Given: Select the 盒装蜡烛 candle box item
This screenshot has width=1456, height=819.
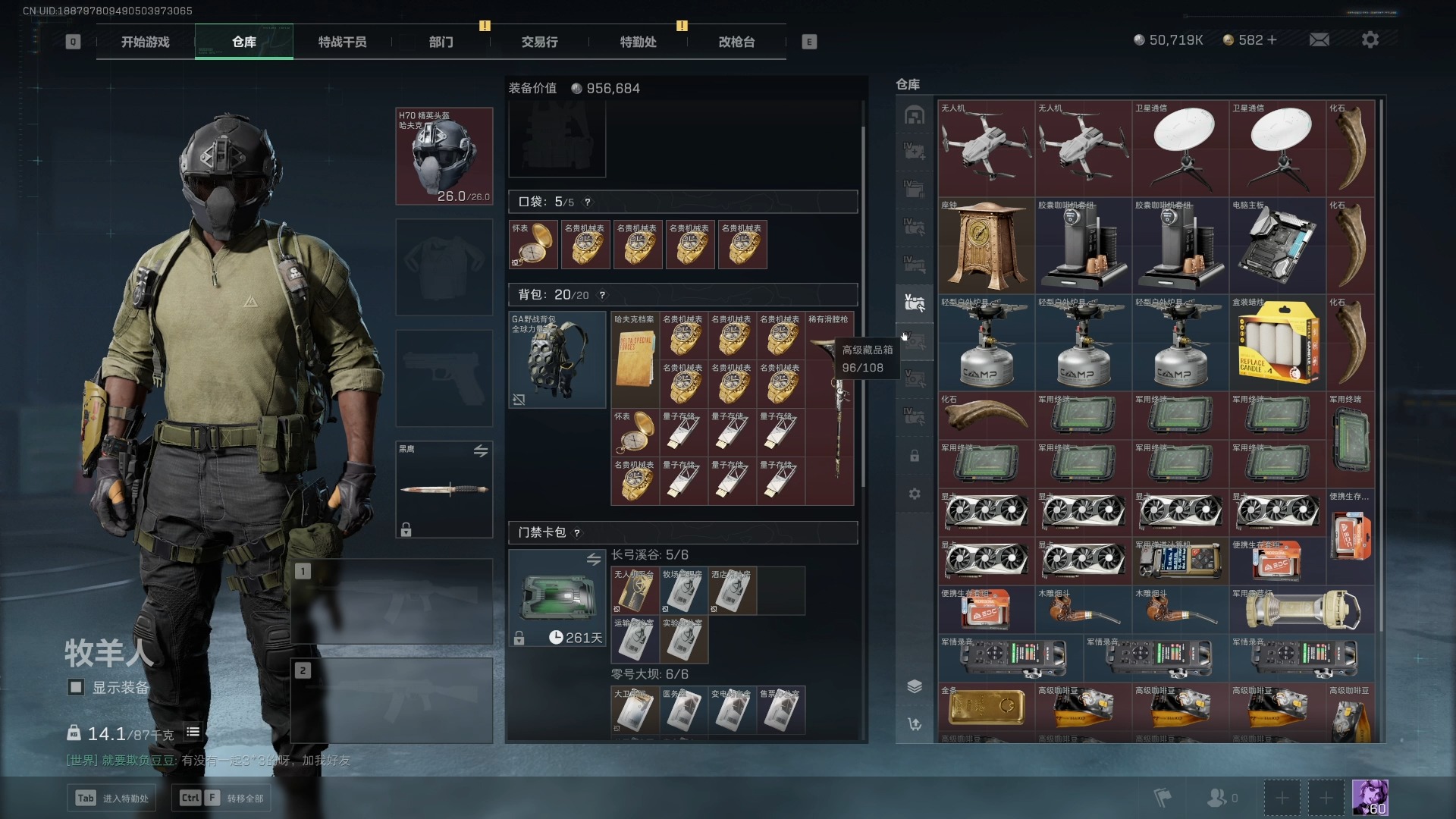Looking at the screenshot, I should [1277, 343].
